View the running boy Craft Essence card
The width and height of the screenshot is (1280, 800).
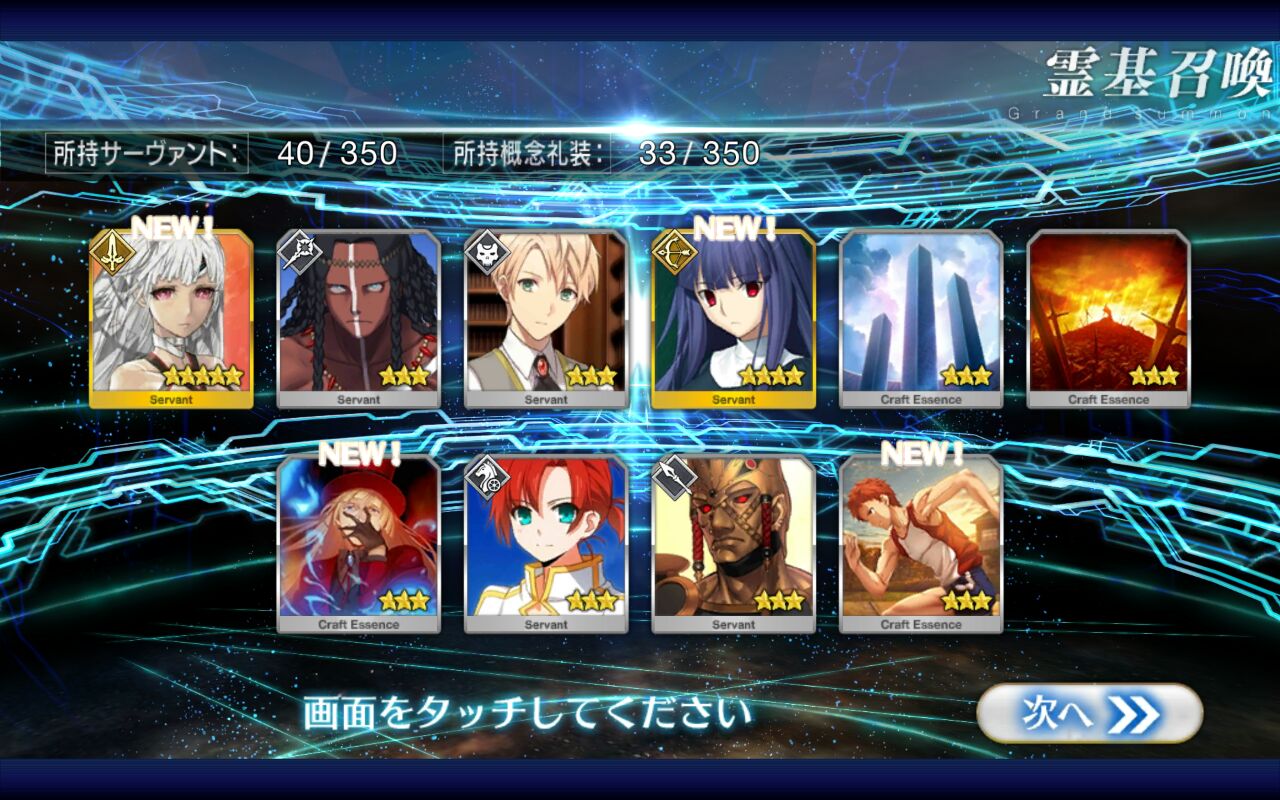click(921, 544)
